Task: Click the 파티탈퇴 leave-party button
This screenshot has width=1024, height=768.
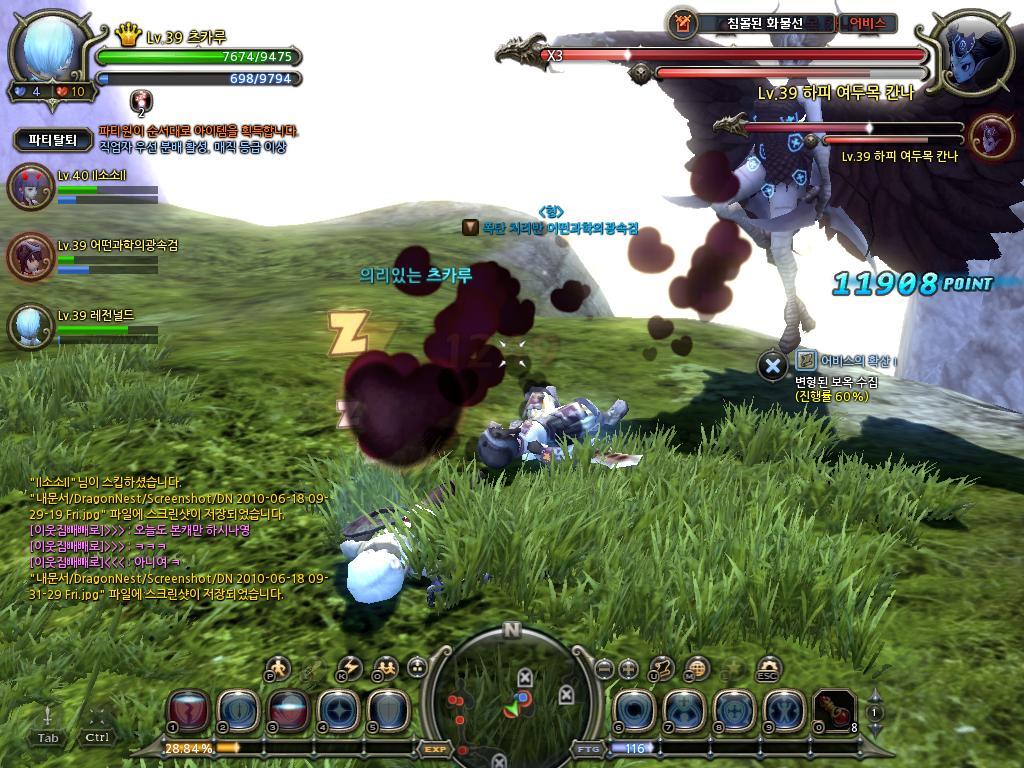Action: coord(52,140)
